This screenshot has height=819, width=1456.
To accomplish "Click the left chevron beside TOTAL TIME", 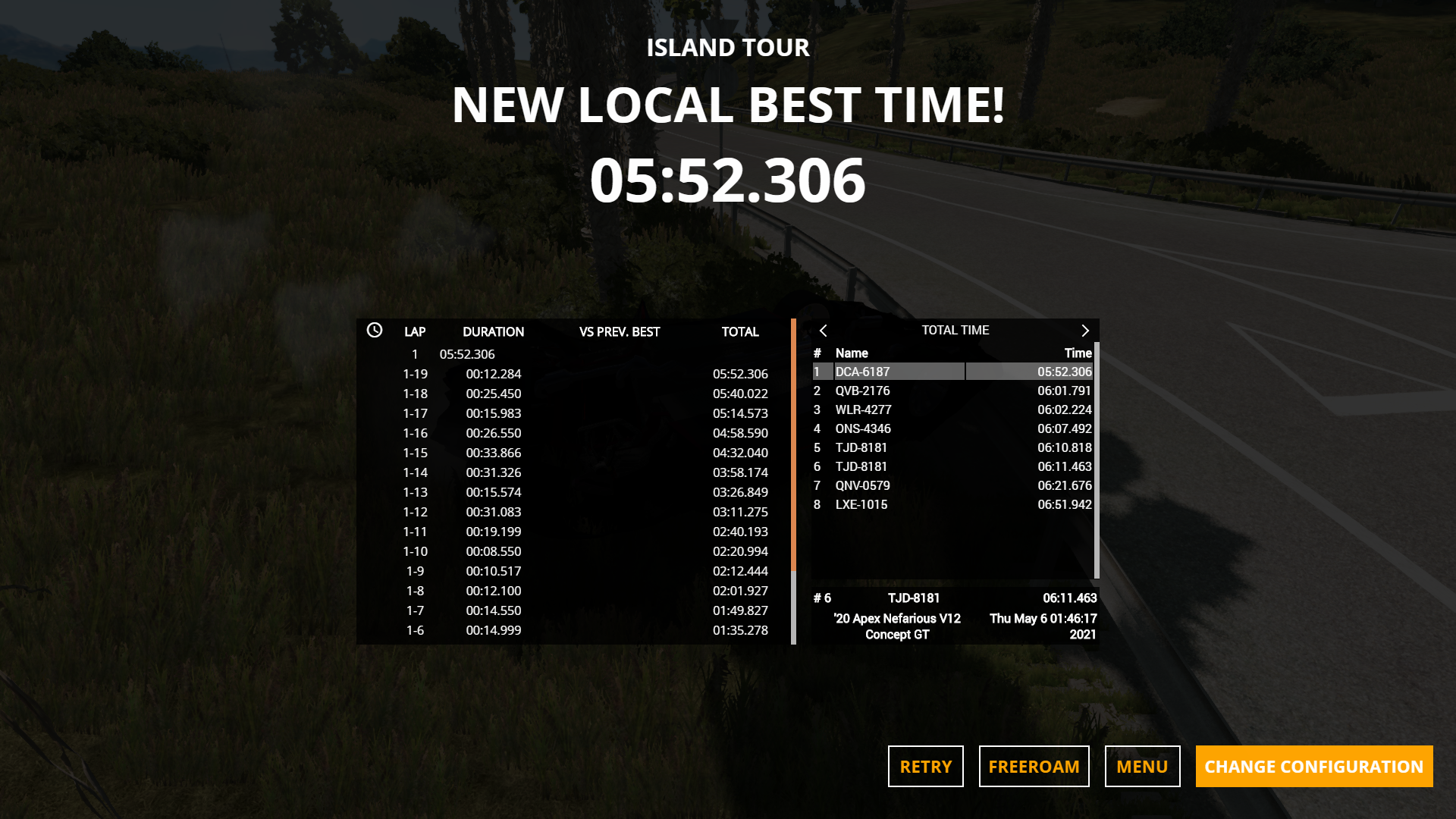I will point(824,331).
